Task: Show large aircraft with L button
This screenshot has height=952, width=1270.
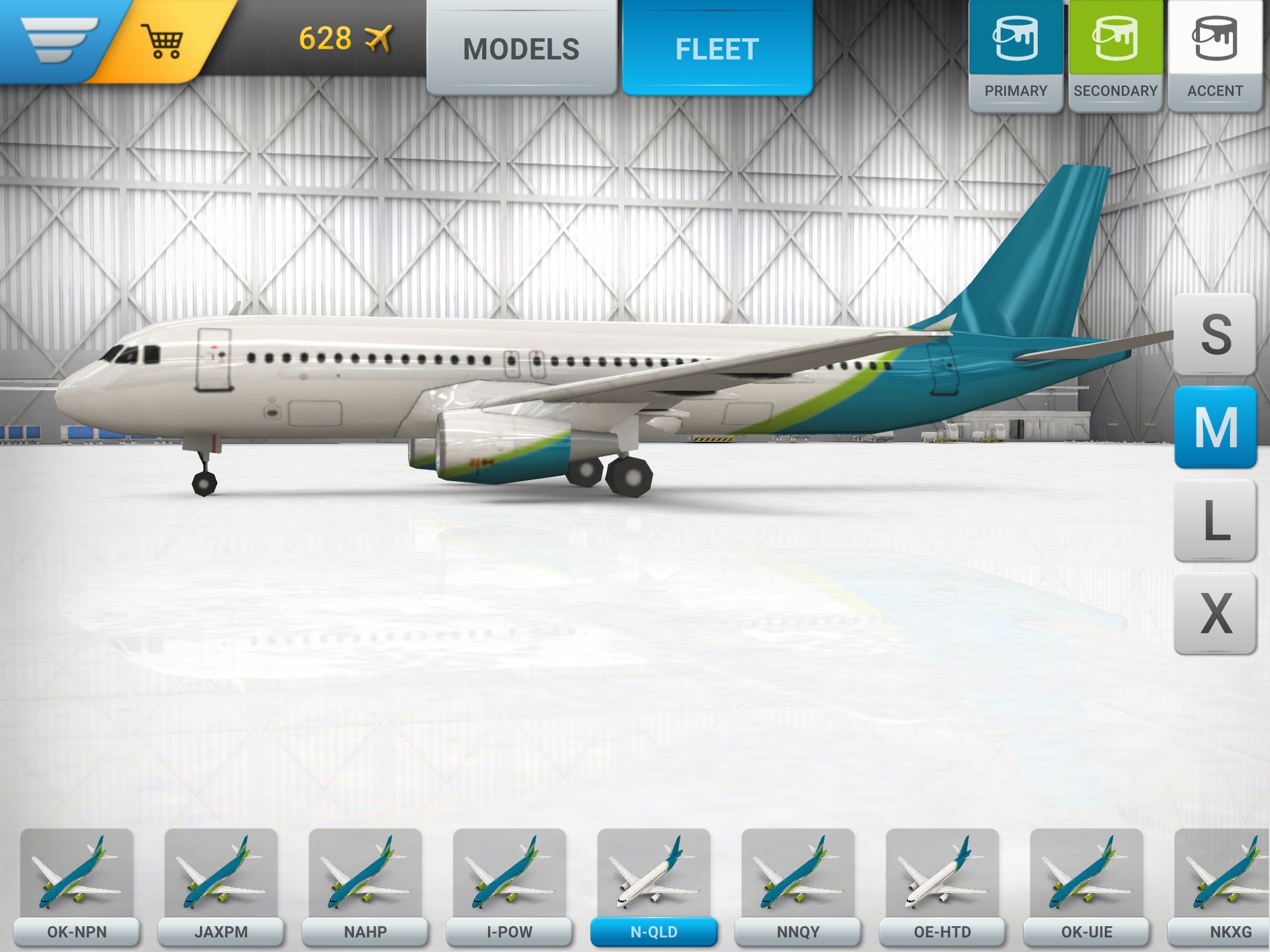Action: pyautogui.click(x=1215, y=520)
